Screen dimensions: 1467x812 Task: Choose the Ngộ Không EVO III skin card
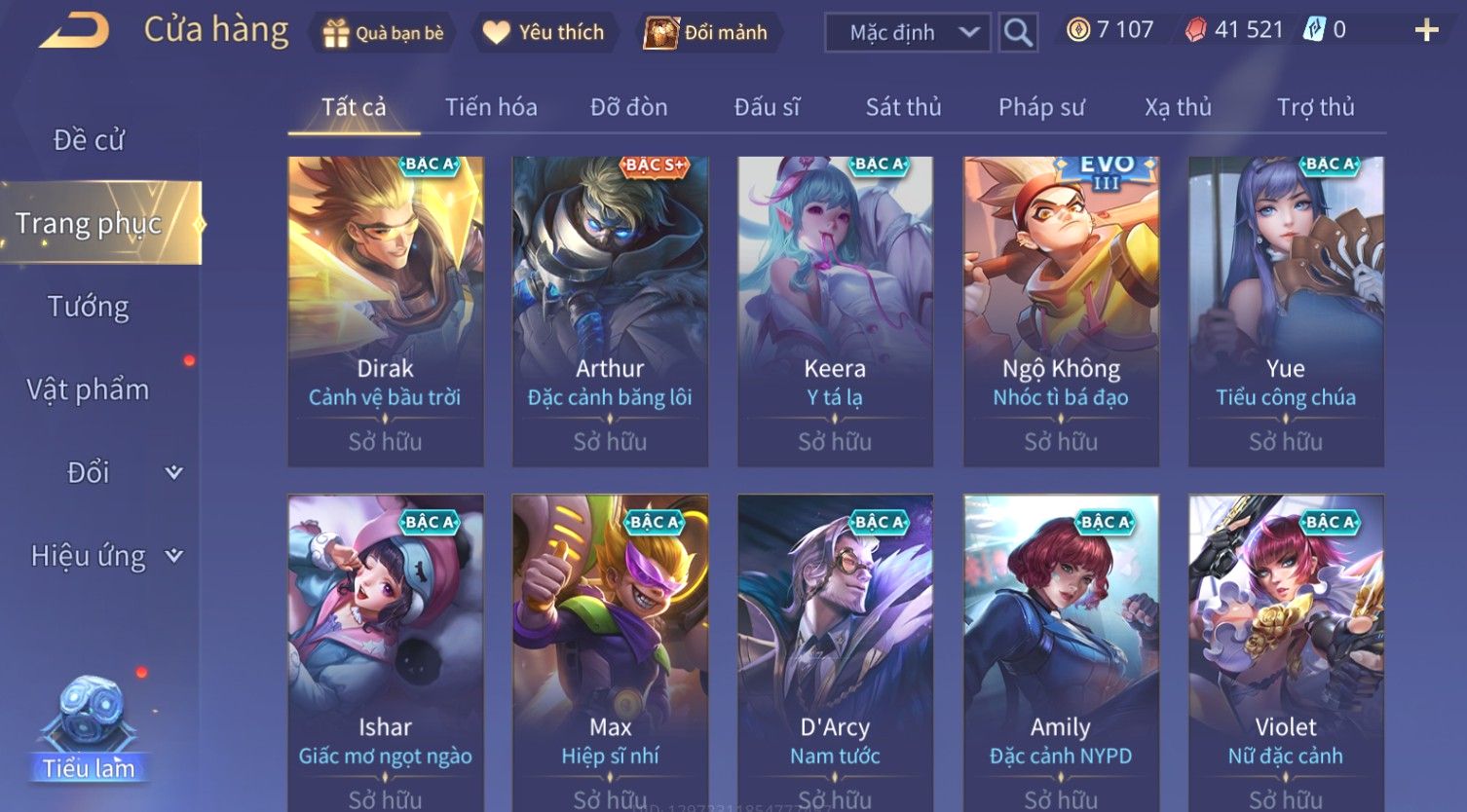pos(1061,311)
